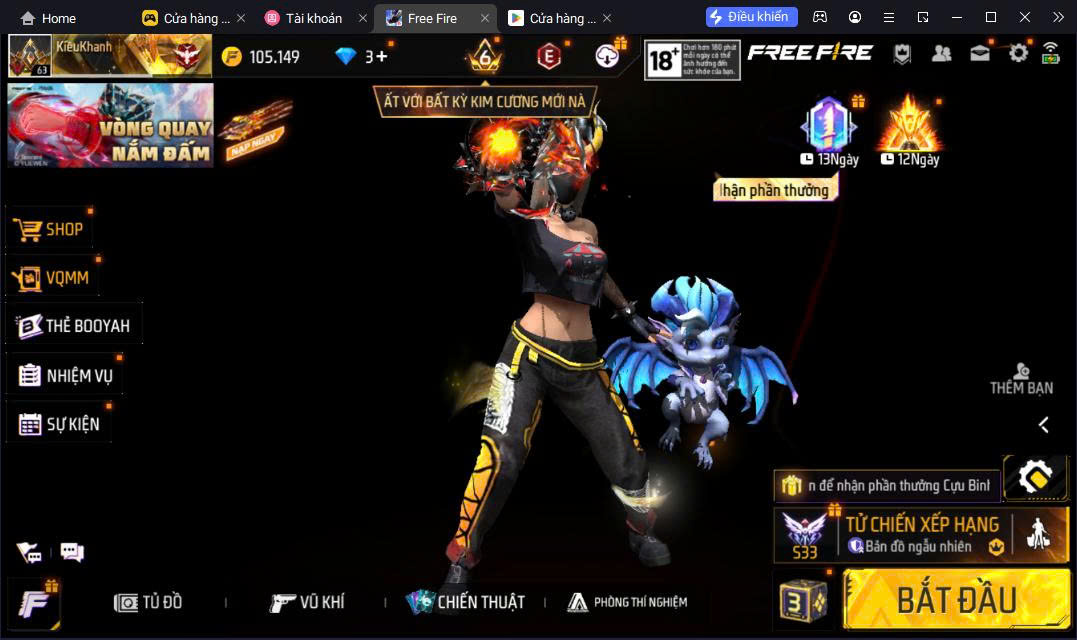The height and width of the screenshot is (640, 1077).
Task: Open PHÒNG THÍ NGHIỆM laboratory tab
Action: click(x=627, y=602)
